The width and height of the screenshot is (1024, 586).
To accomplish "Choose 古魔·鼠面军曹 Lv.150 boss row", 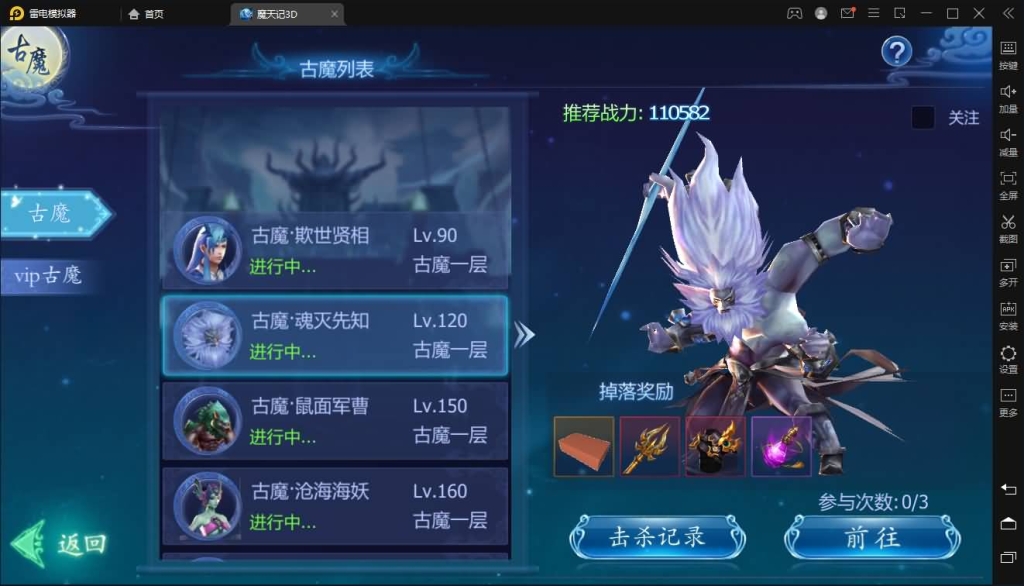I will [x=335, y=420].
